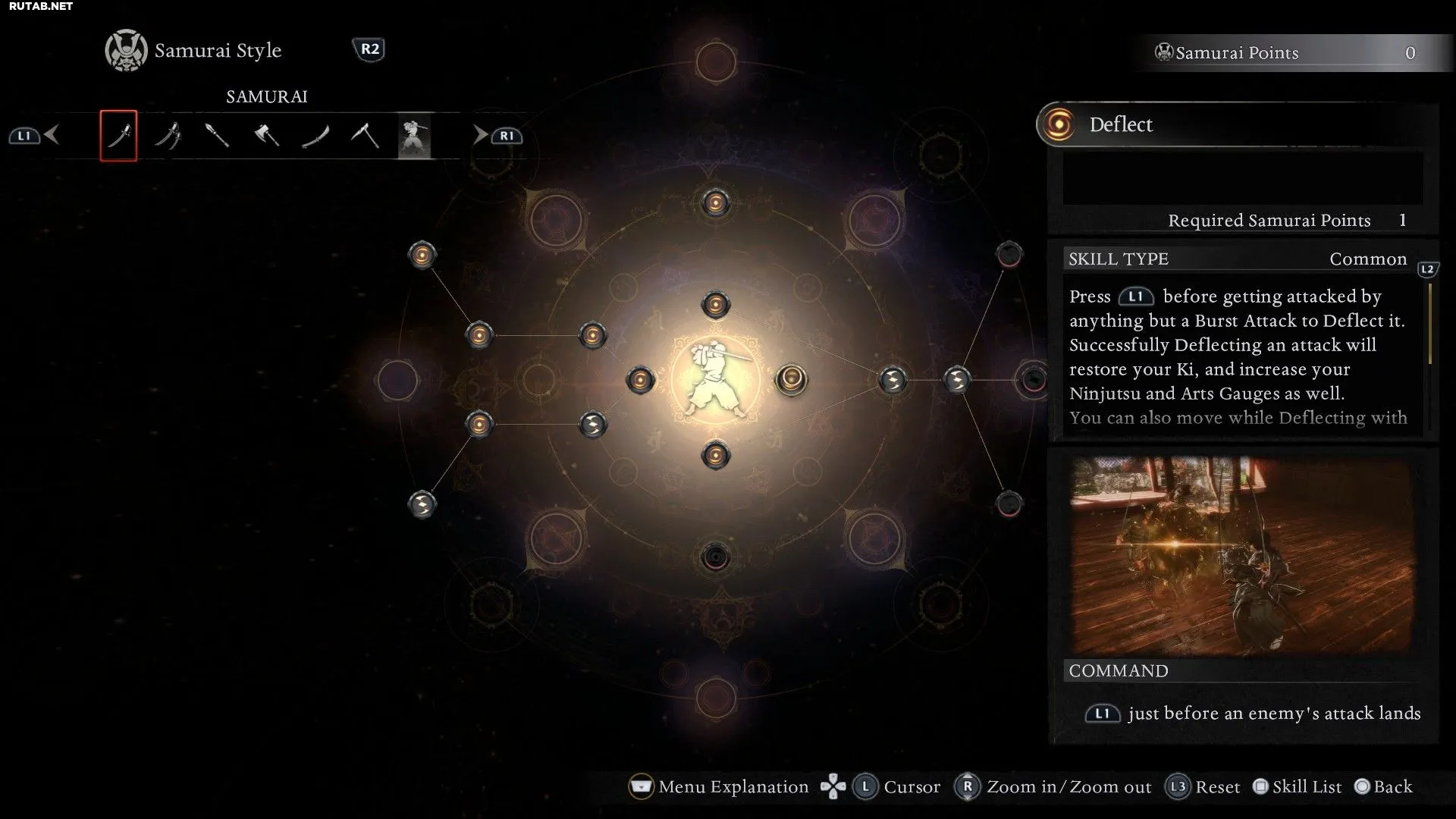Select the highlighted Deflect skill node
Screen dimensions: 1456x819
coord(791,378)
